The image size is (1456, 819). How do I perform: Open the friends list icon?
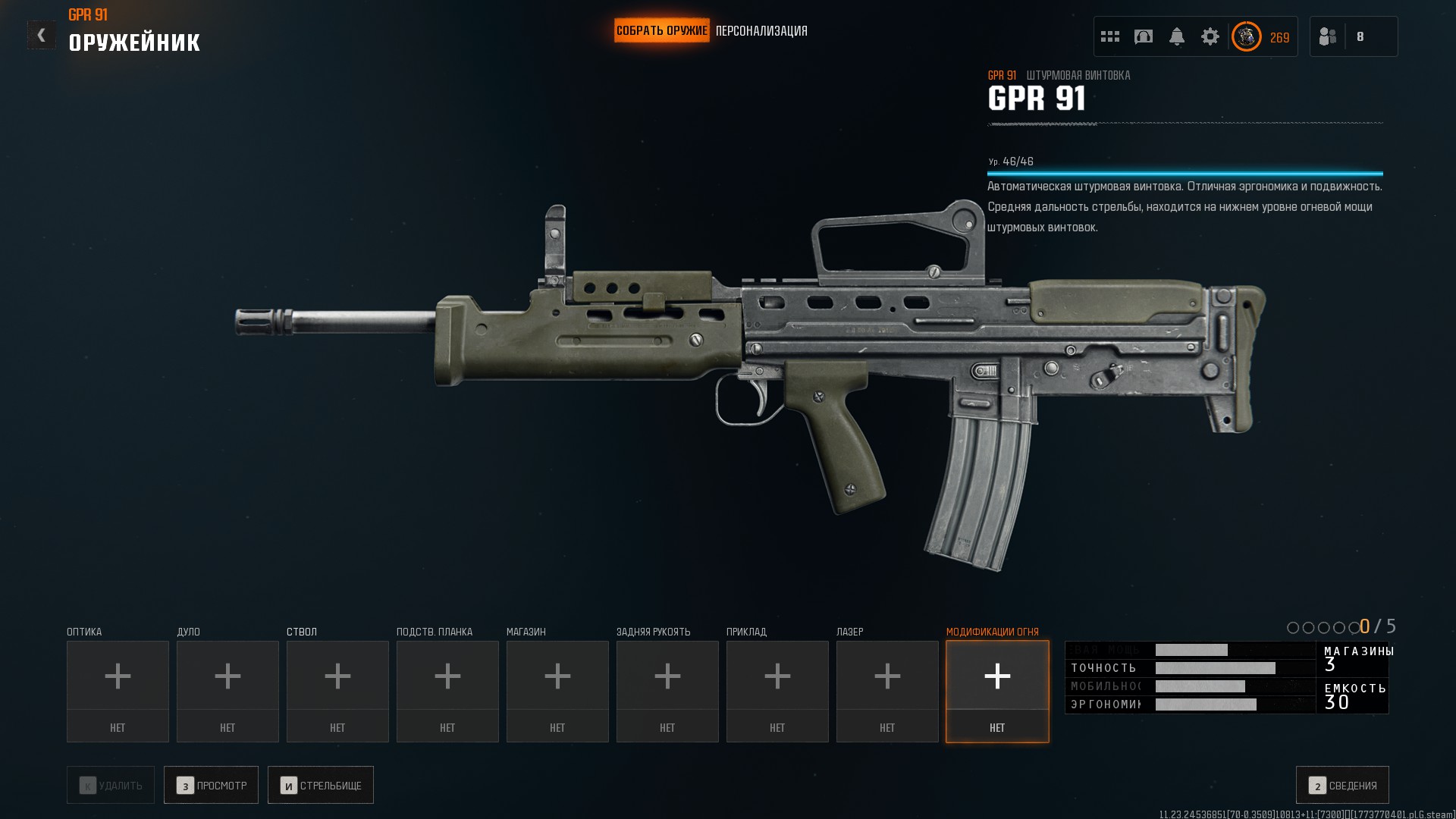[x=1328, y=36]
